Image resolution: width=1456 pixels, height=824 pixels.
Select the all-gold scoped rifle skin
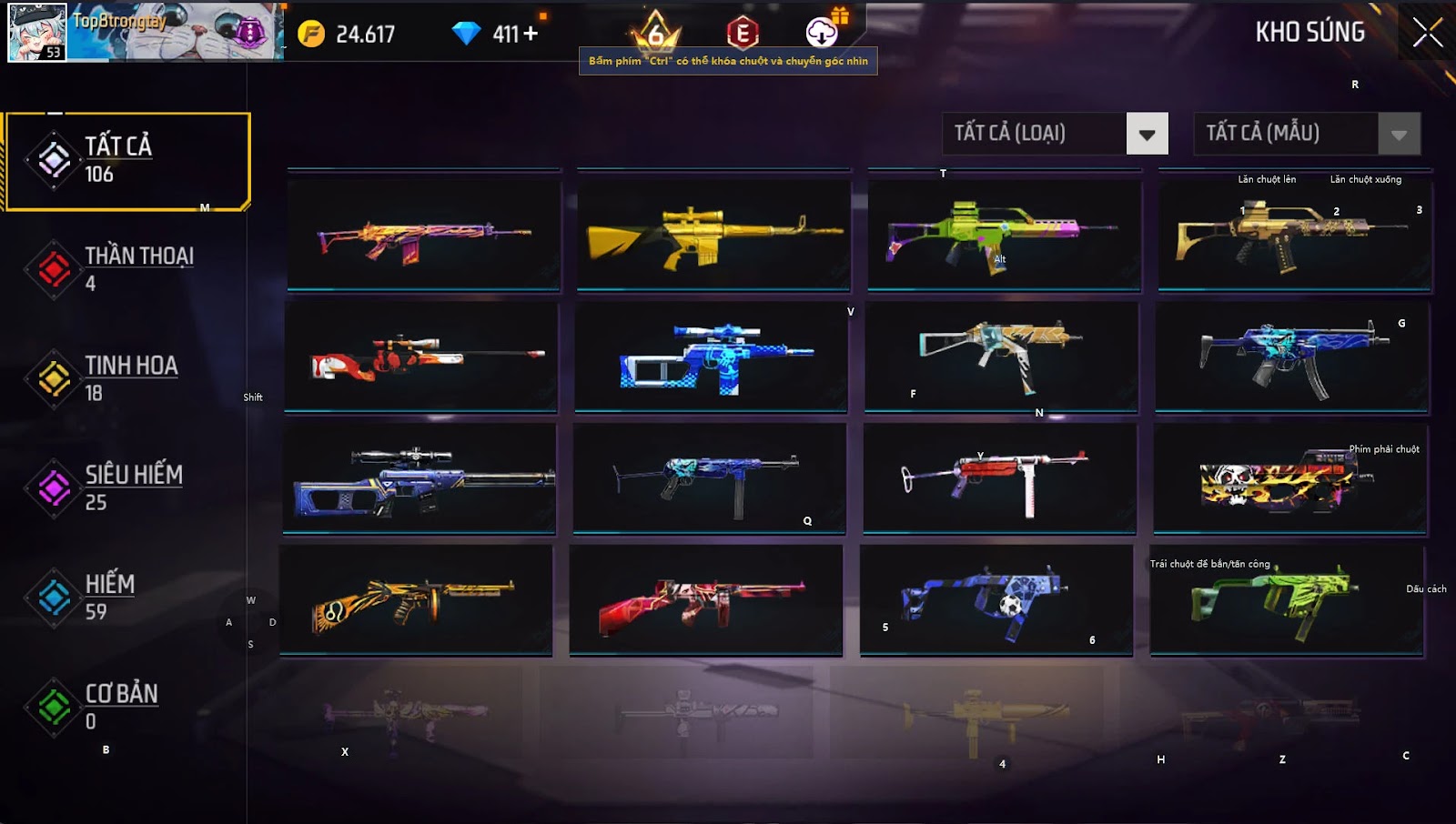pyautogui.click(x=713, y=236)
